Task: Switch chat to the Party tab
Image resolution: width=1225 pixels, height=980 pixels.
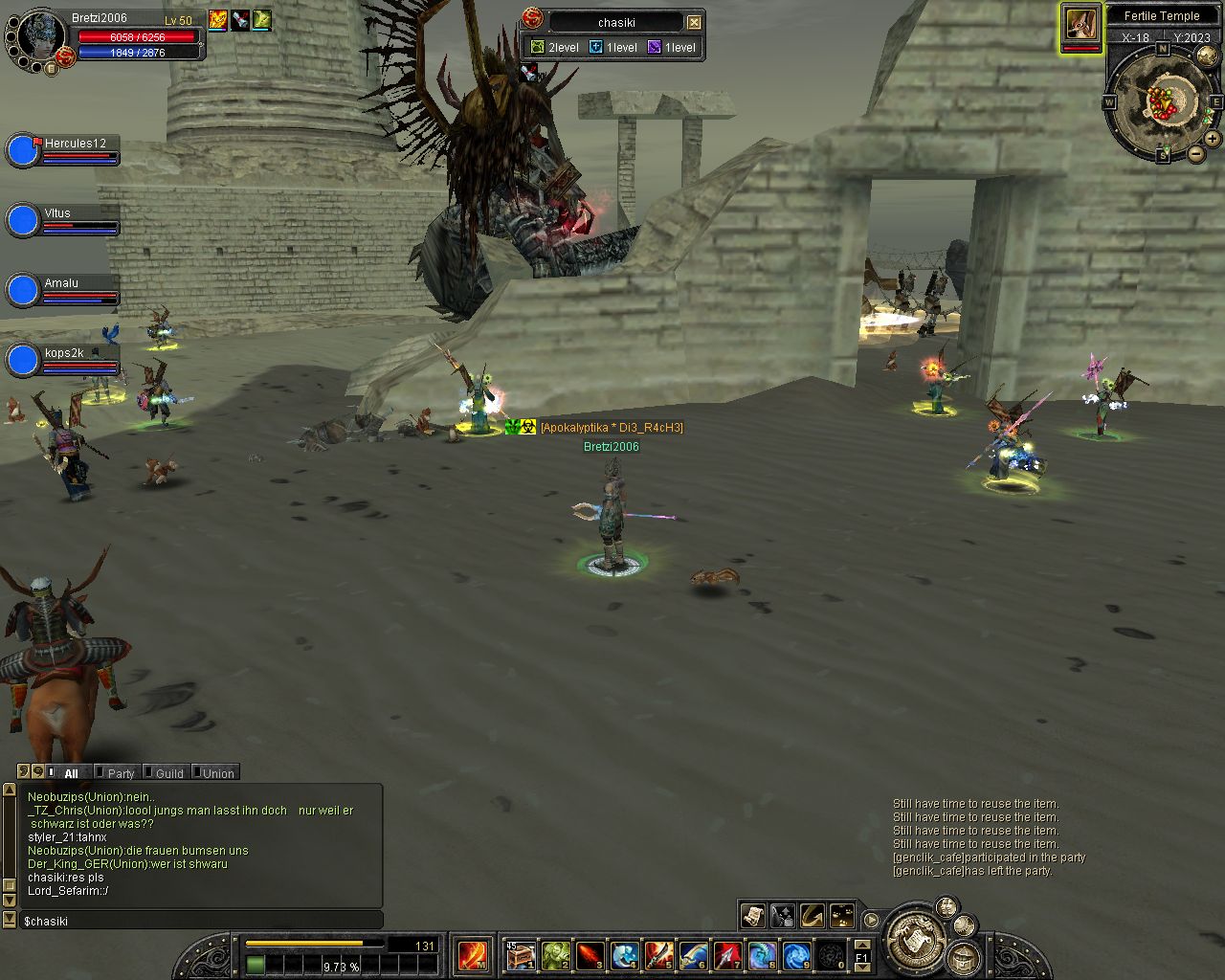Action: (121, 773)
